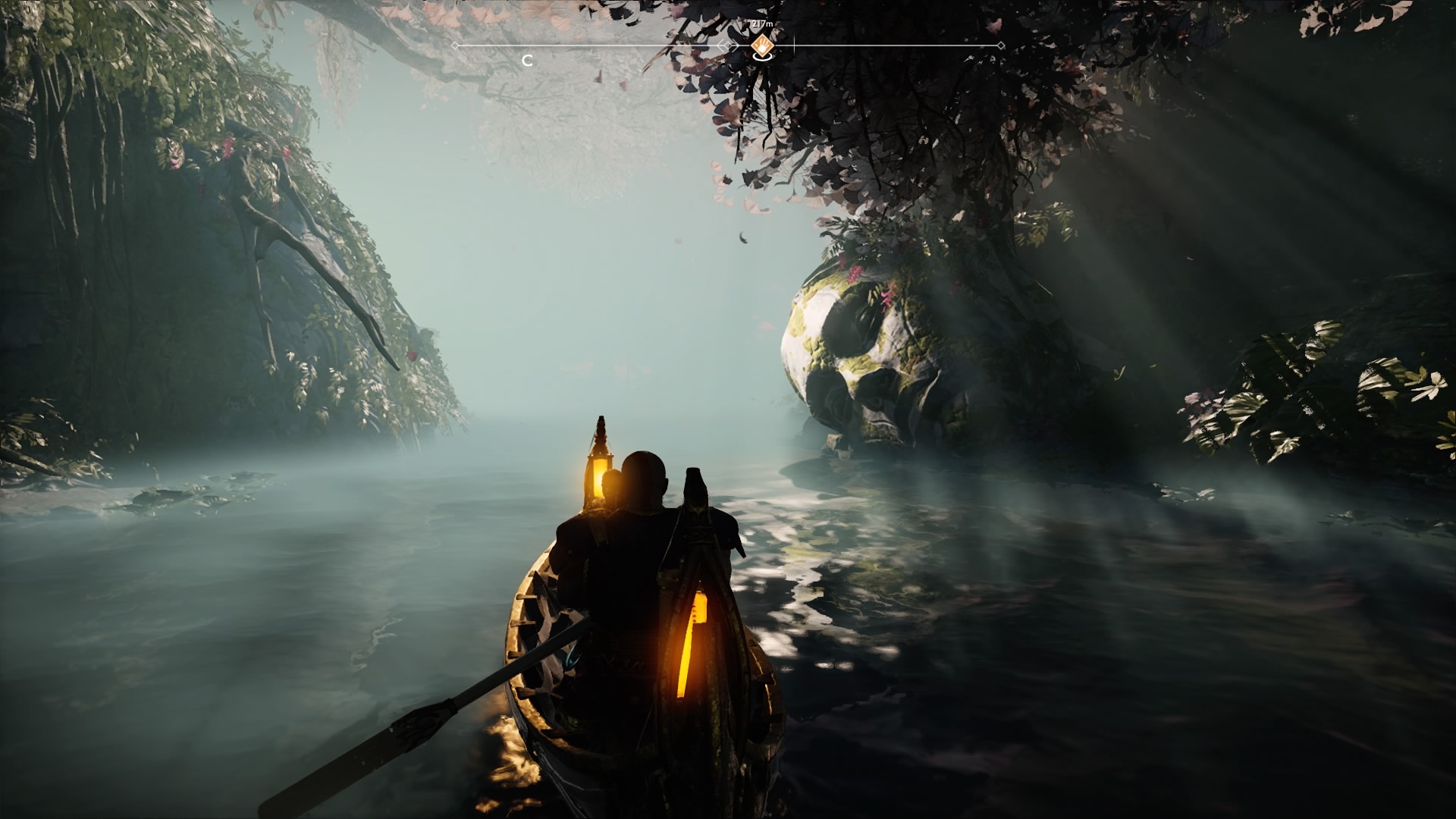Click the compass direction letter C
1456x819 pixels.
point(527,61)
